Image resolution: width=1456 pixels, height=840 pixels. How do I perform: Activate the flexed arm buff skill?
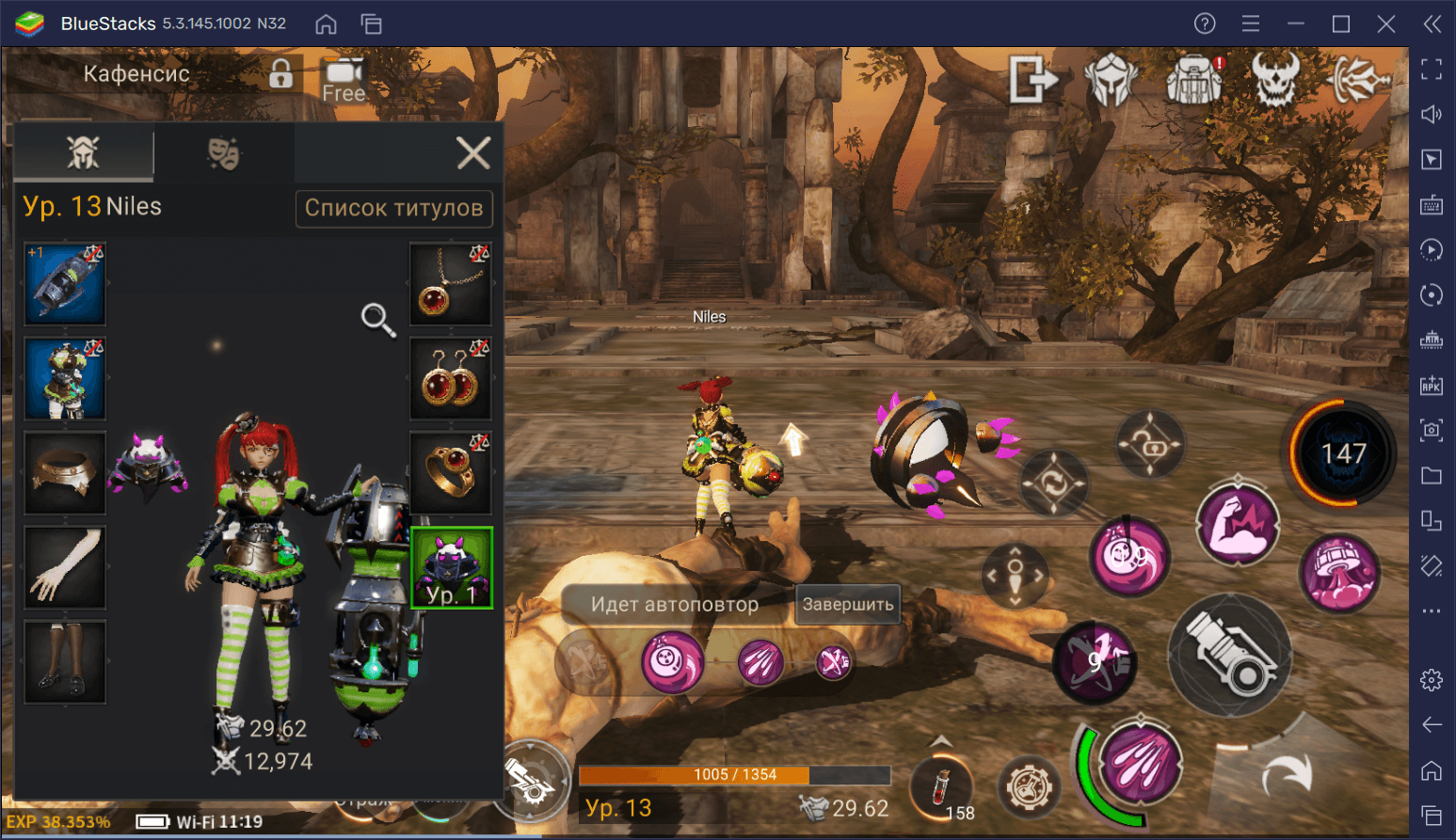coord(1238,525)
